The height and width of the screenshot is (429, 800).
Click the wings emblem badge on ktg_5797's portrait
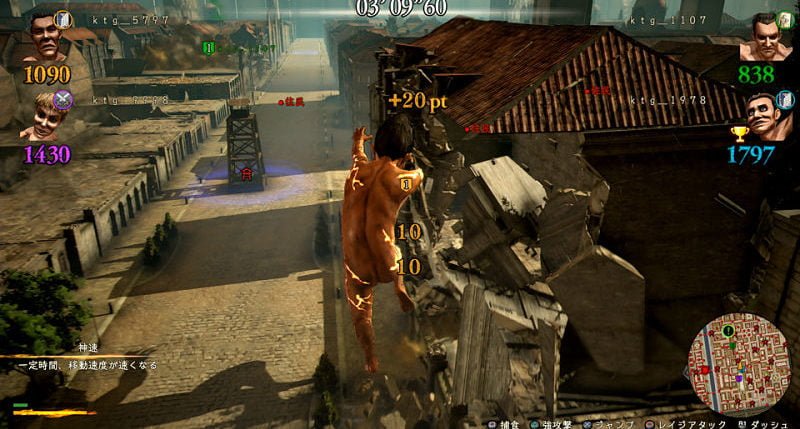click(x=64, y=18)
